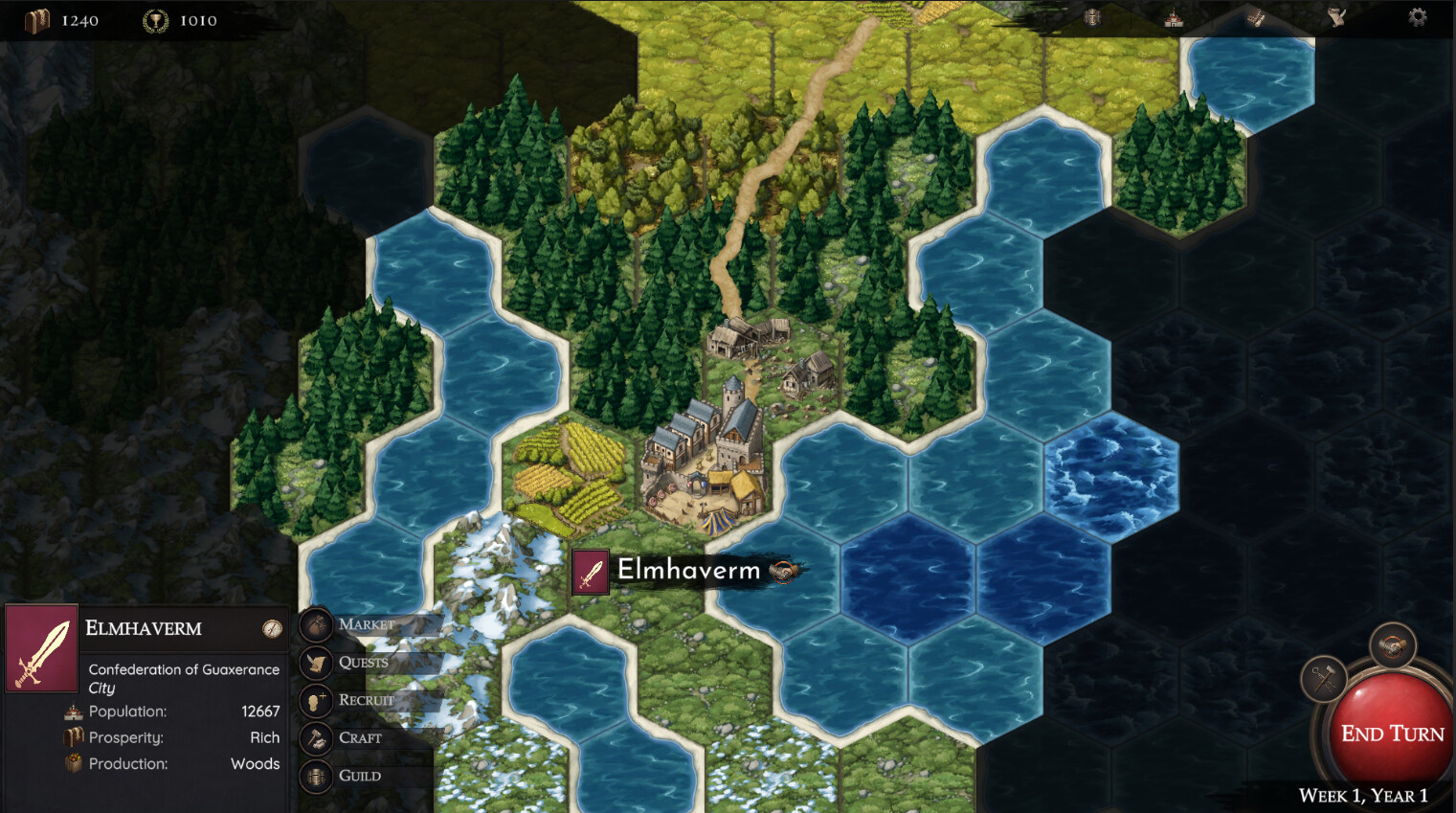Image resolution: width=1456 pixels, height=813 pixels.
Task: Select the Market menu entry
Action: [367, 624]
